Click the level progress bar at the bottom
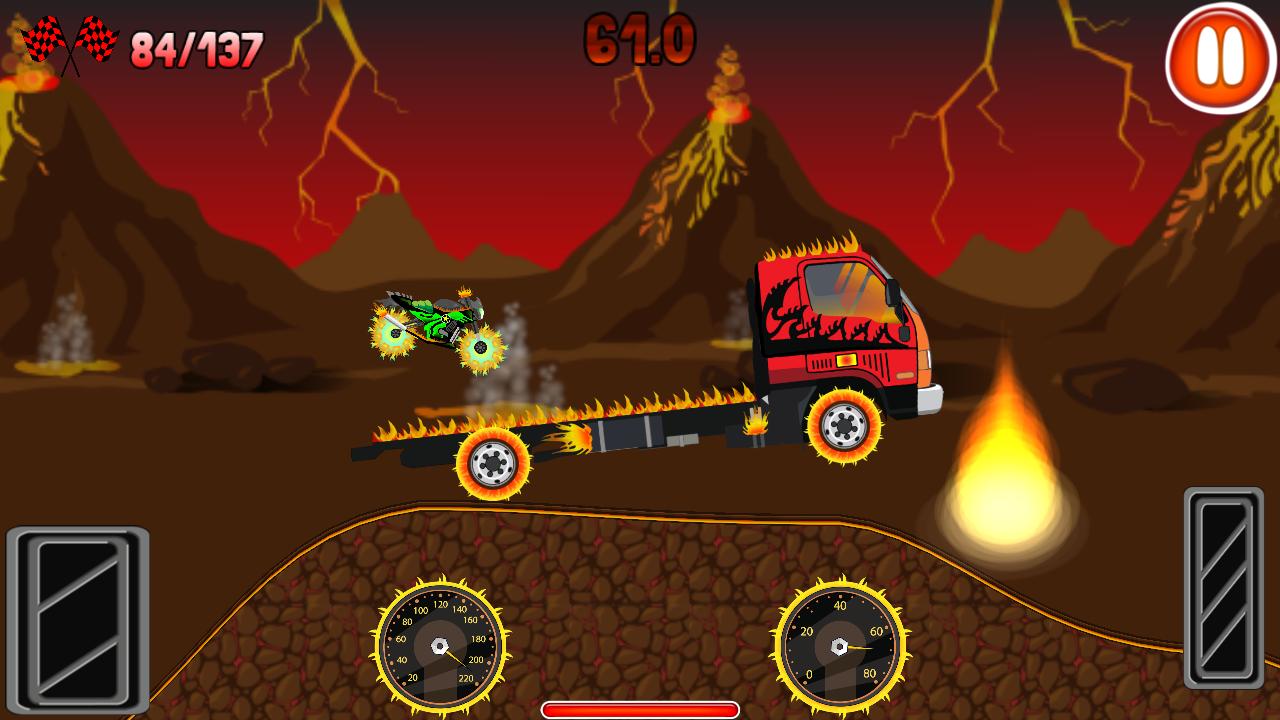The height and width of the screenshot is (720, 1280). [640, 707]
